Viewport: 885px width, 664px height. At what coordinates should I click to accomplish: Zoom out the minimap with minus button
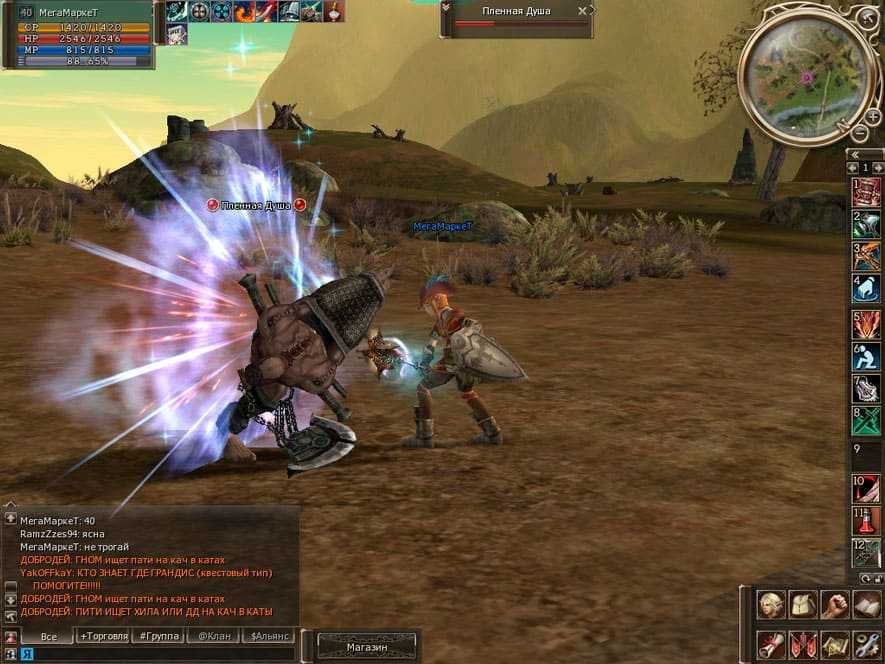point(859,133)
